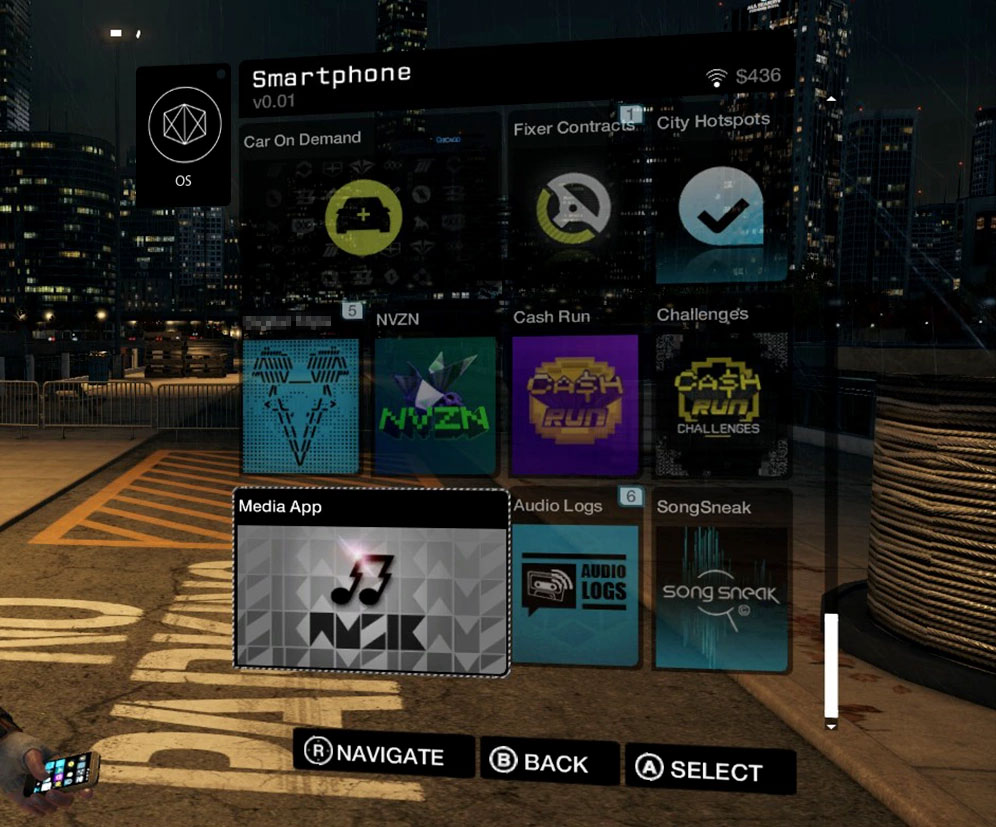Open the Car On Demand app

[x=365, y=216]
